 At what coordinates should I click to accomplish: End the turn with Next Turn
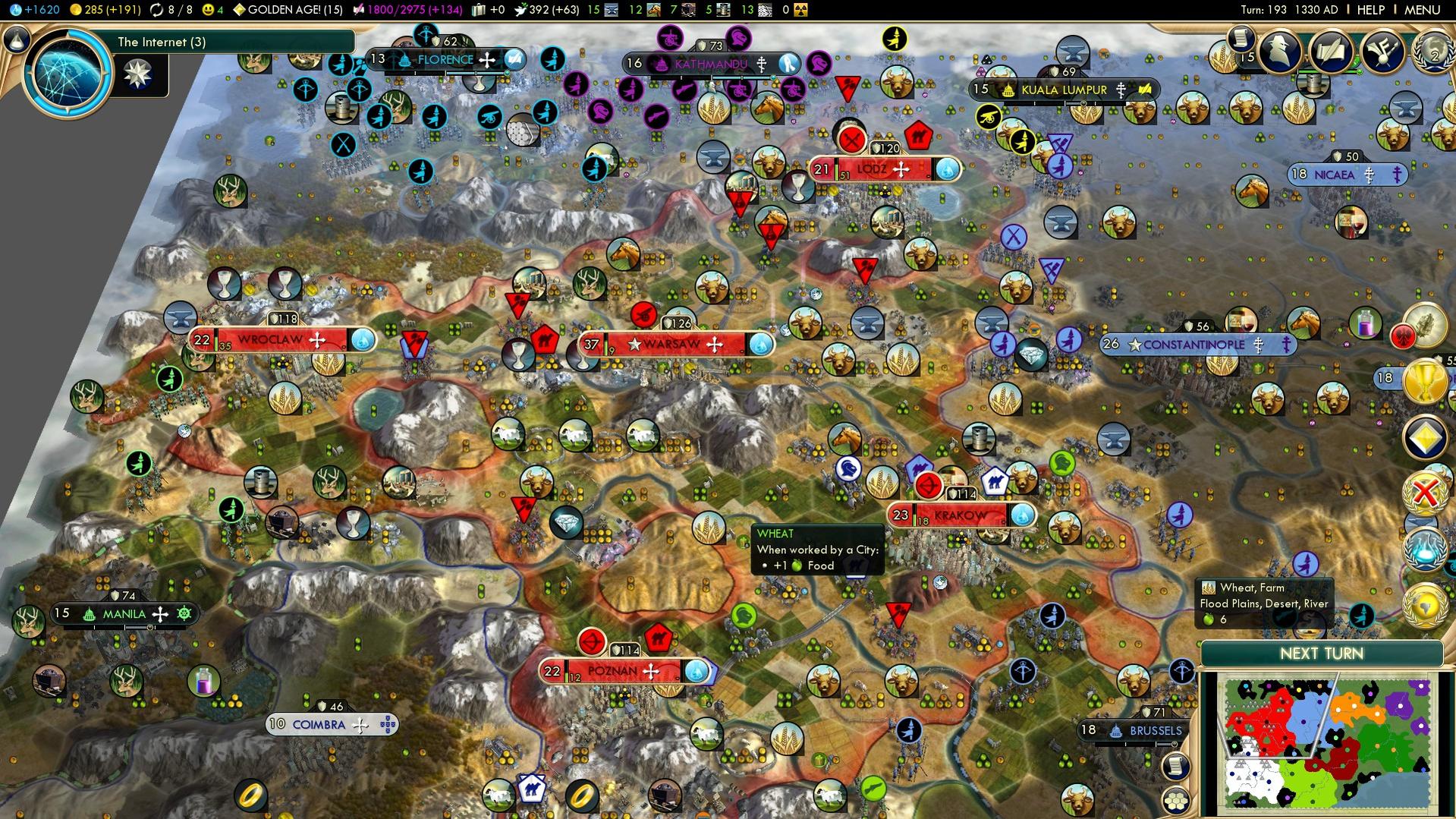[x=1321, y=654]
